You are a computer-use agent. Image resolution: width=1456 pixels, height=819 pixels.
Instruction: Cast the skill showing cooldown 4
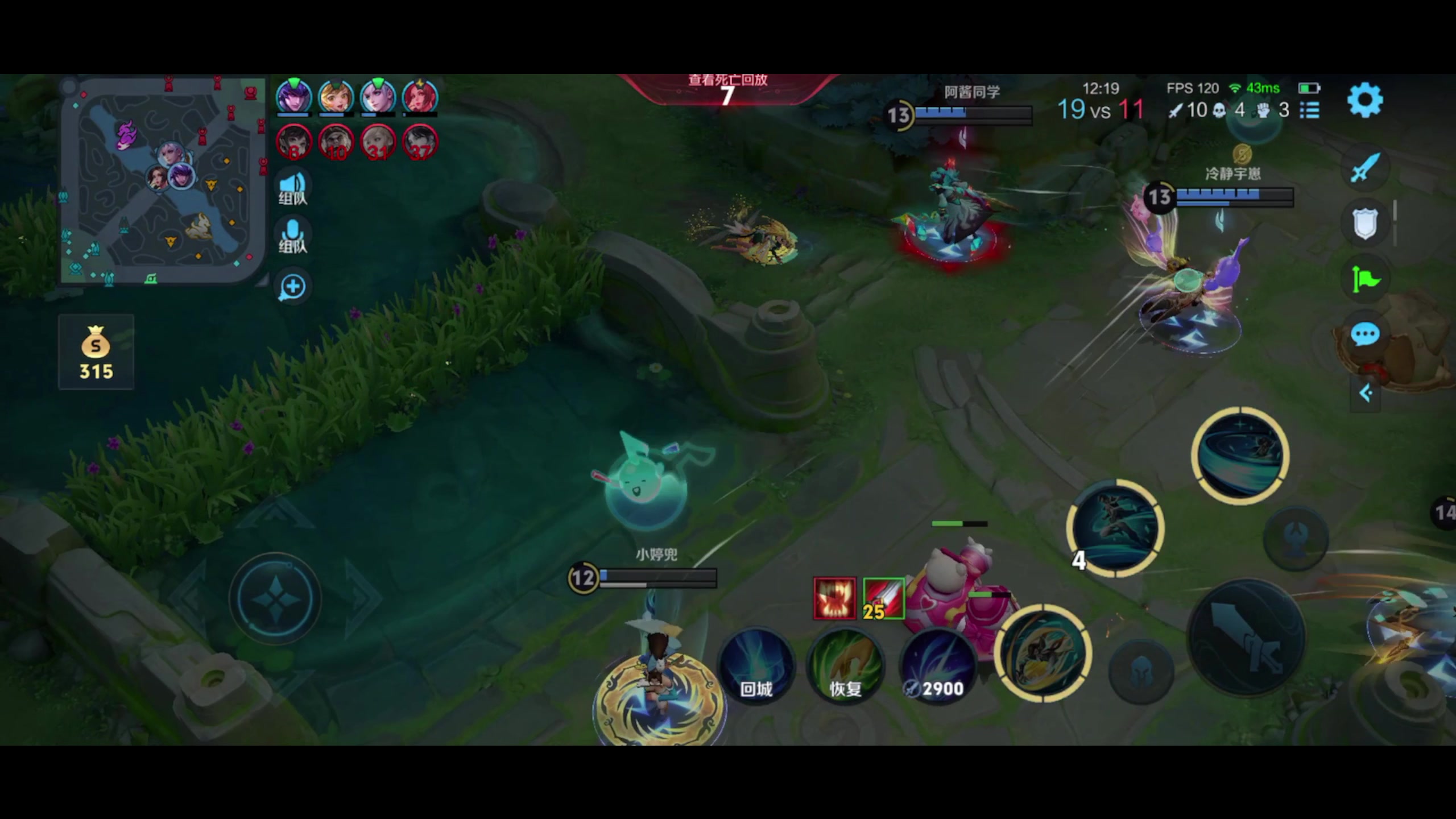pyautogui.click(x=1115, y=528)
